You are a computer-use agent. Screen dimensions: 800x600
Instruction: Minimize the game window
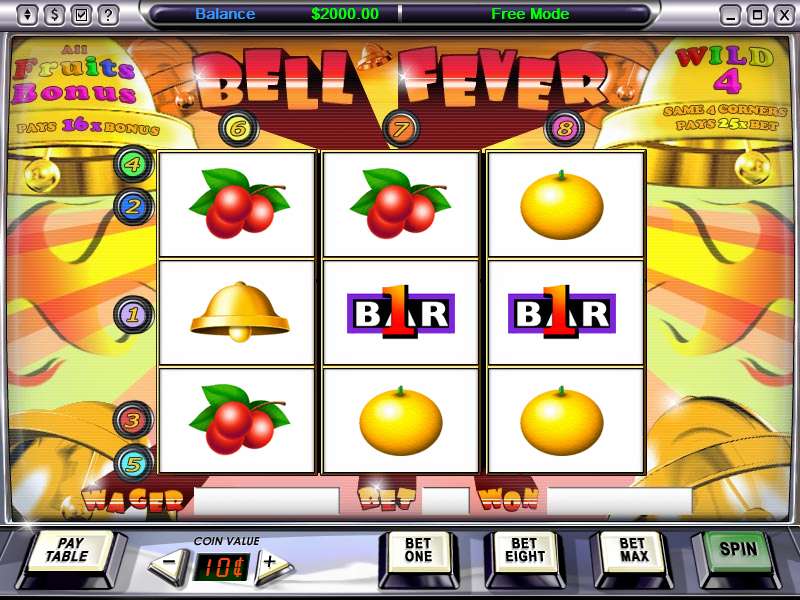[x=731, y=15]
